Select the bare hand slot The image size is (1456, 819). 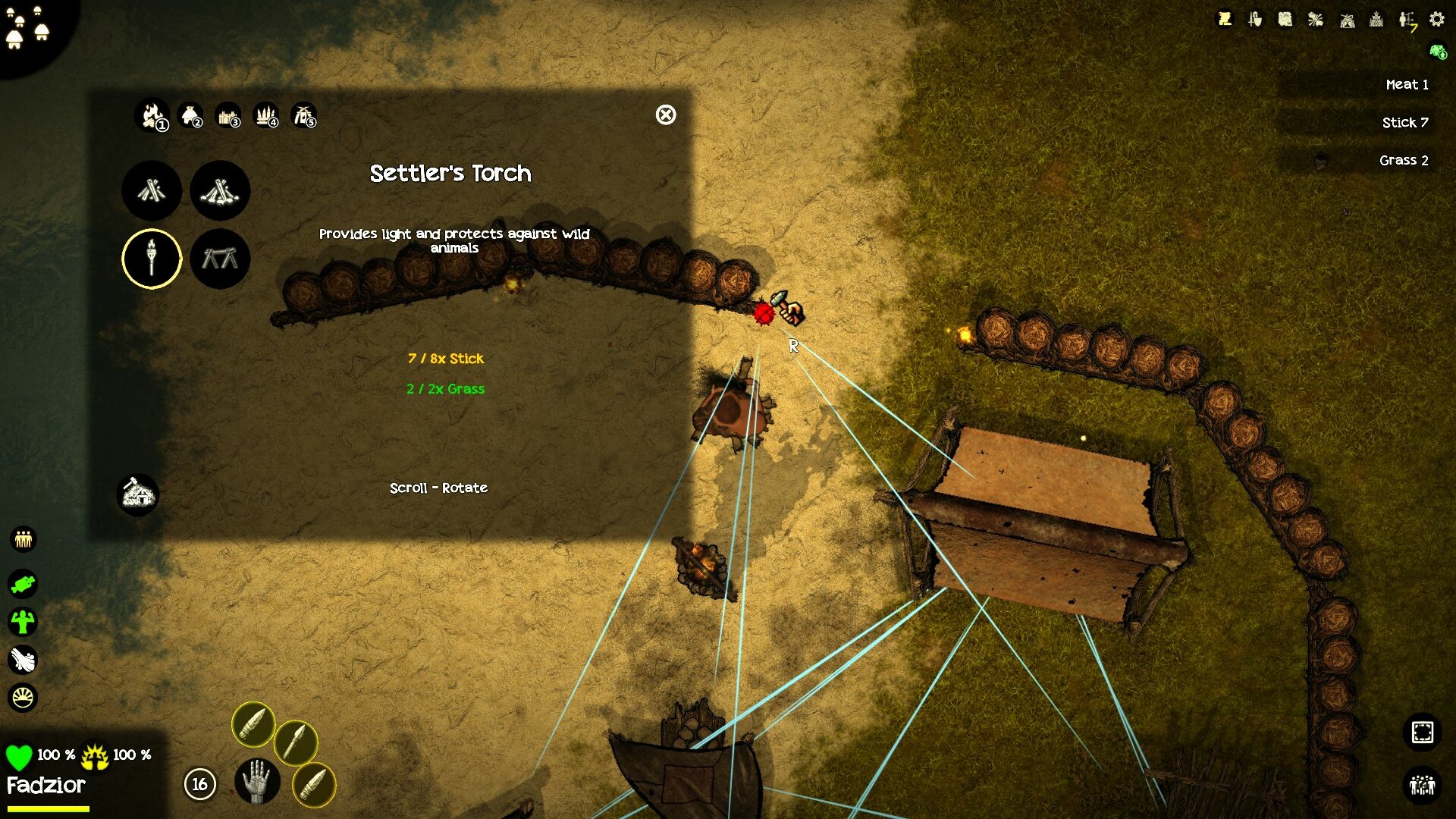[257, 782]
